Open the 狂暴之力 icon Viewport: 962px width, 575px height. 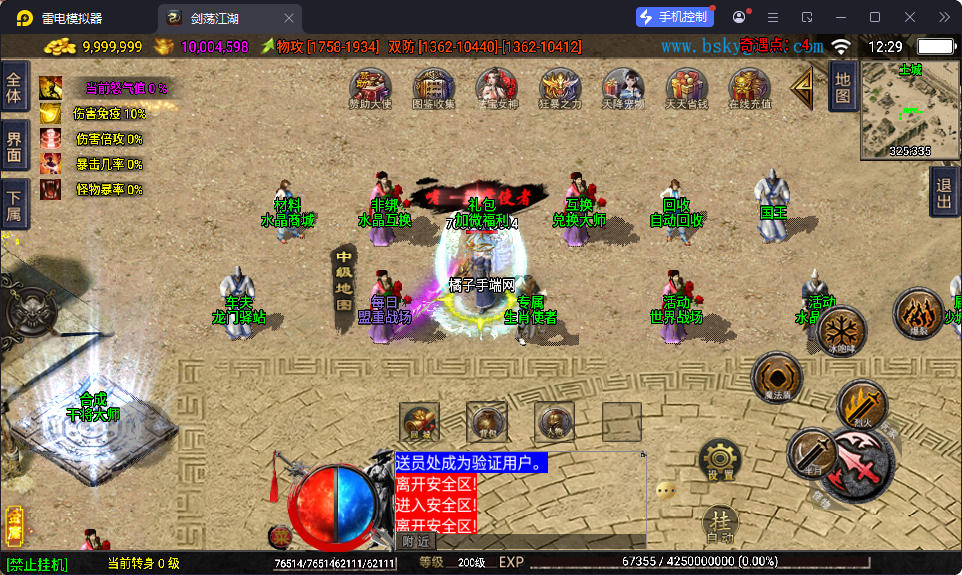click(x=559, y=88)
